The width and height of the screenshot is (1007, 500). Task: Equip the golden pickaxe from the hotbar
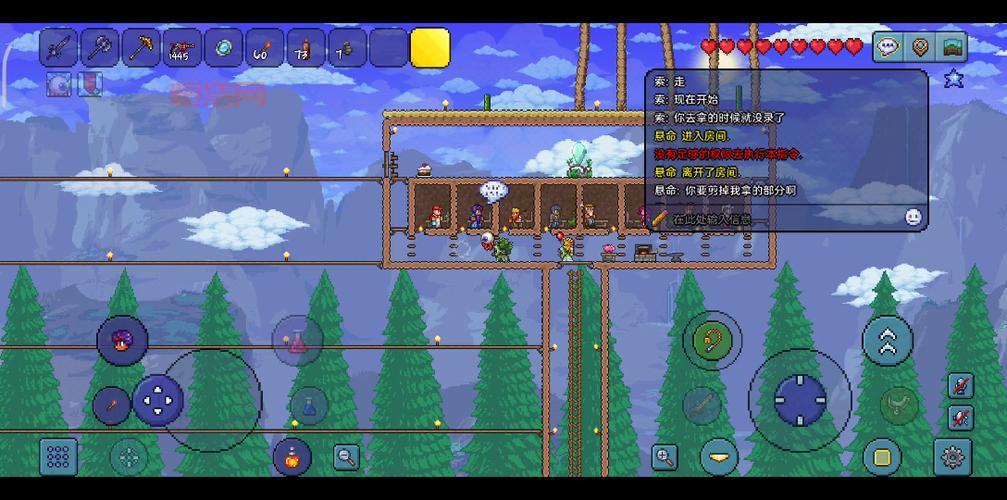(141, 48)
